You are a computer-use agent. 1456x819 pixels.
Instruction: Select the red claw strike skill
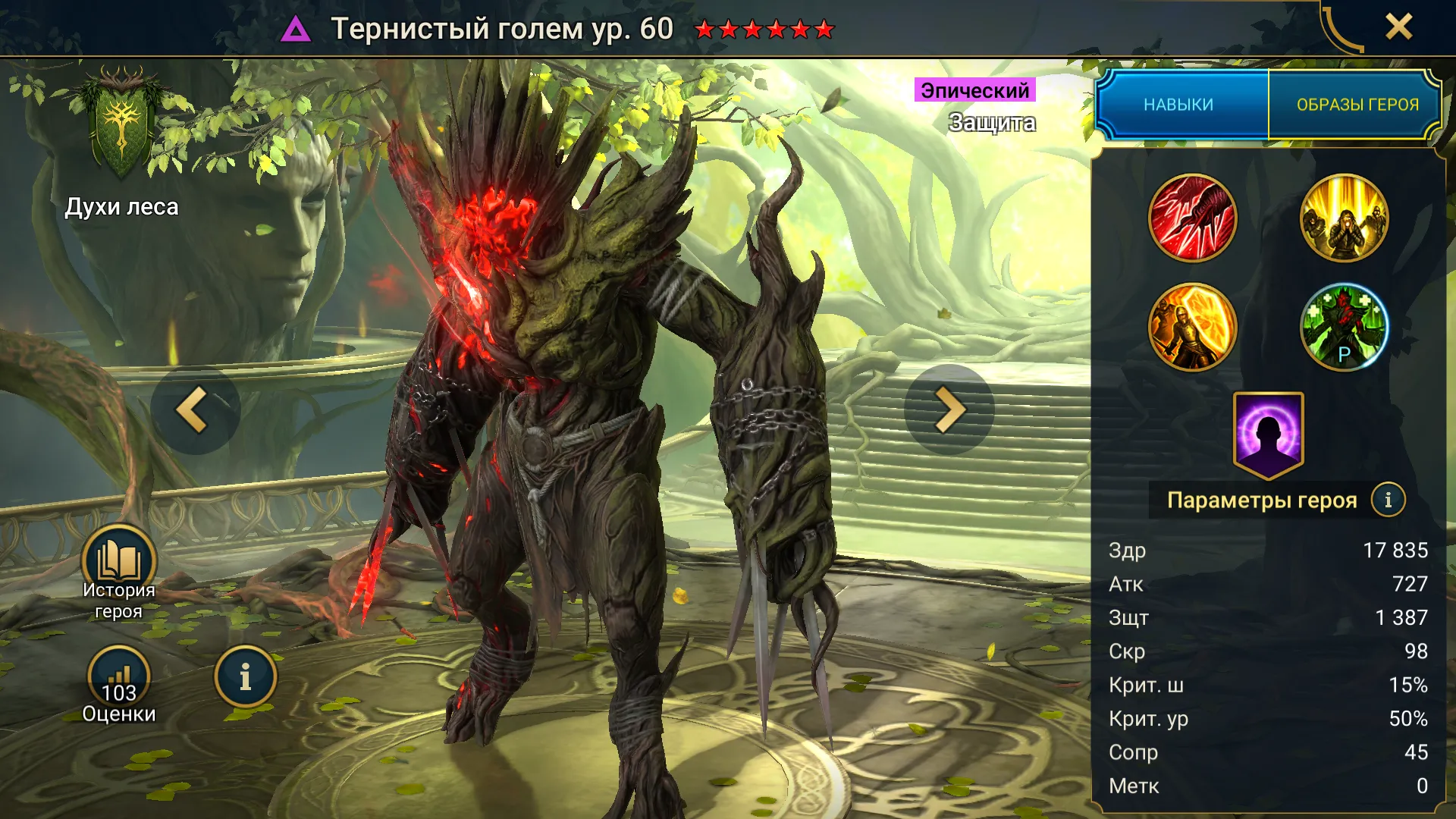1192,218
